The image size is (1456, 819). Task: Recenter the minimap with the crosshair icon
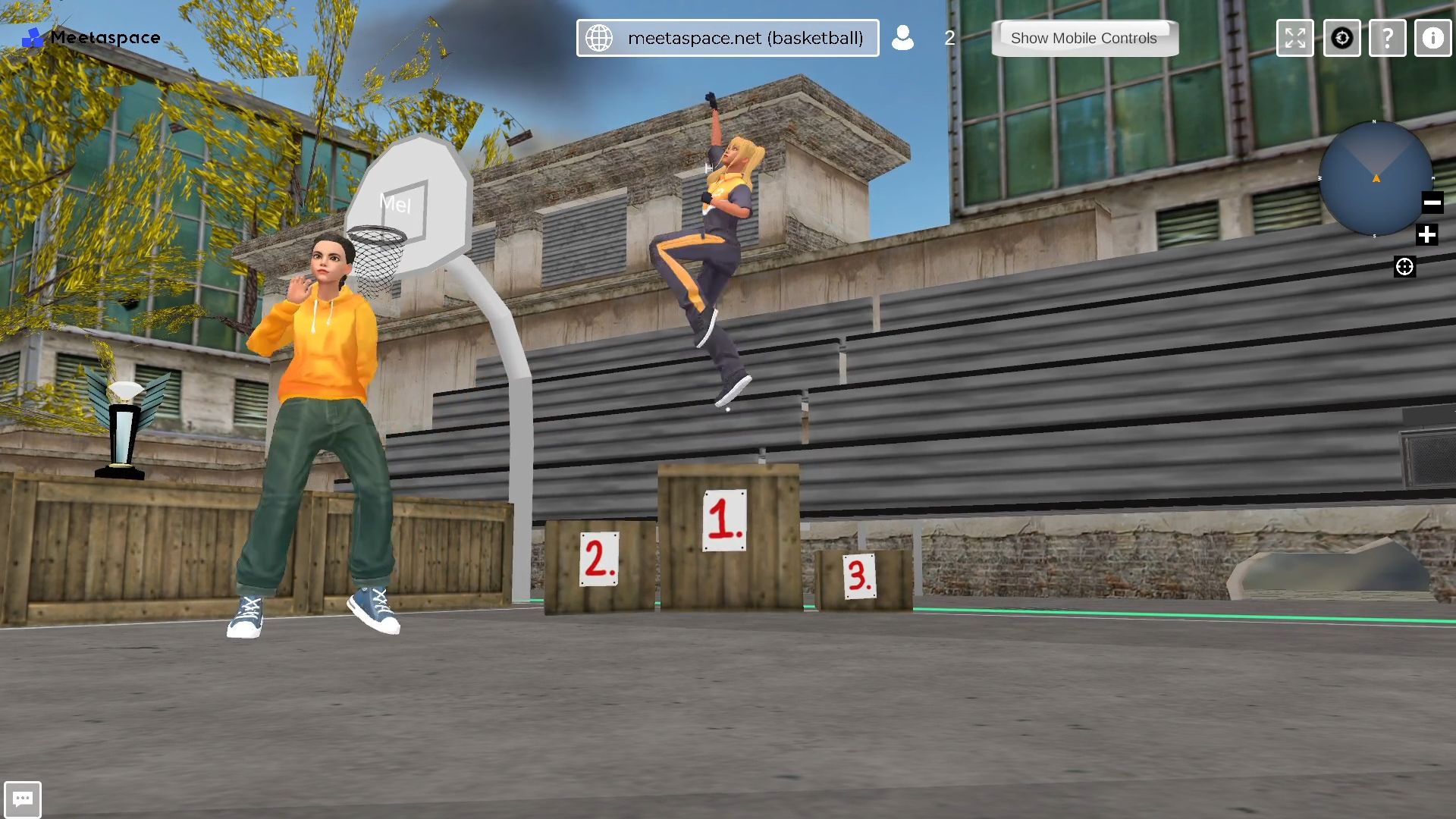coord(1405,266)
